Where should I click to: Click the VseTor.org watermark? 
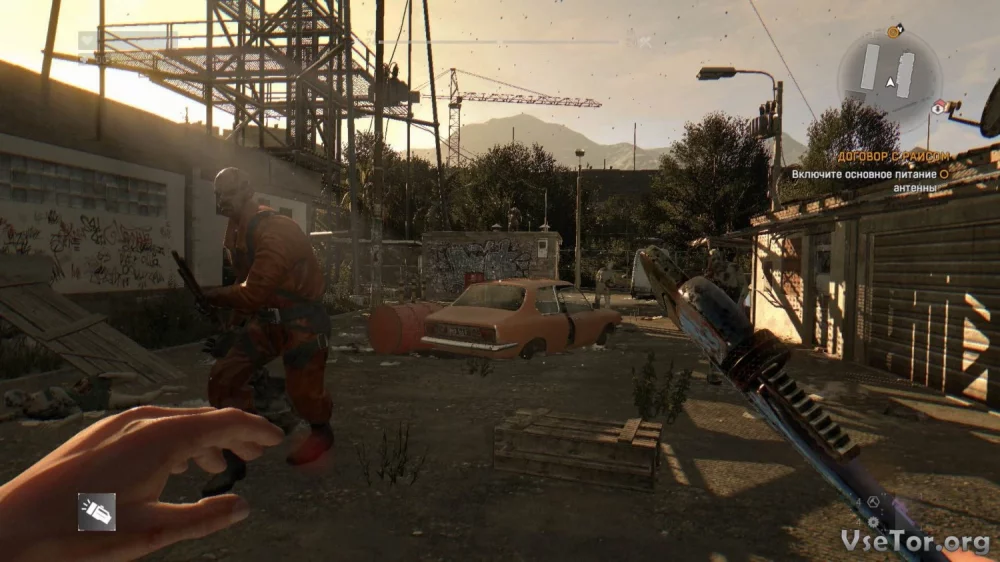tap(917, 540)
